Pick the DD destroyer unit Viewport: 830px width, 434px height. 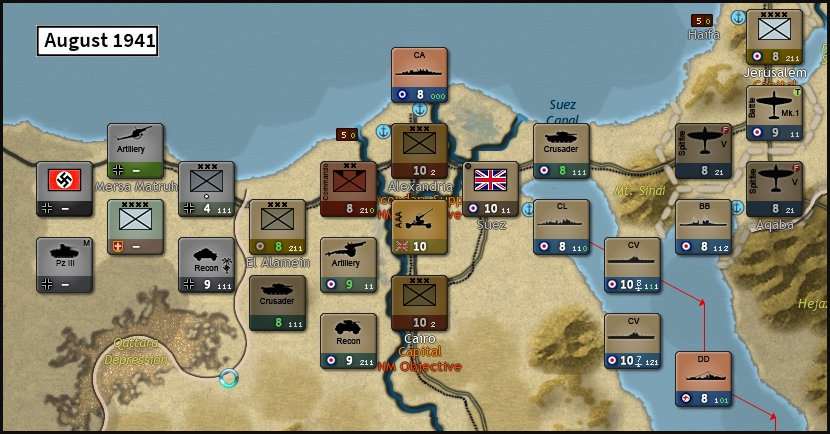click(703, 379)
